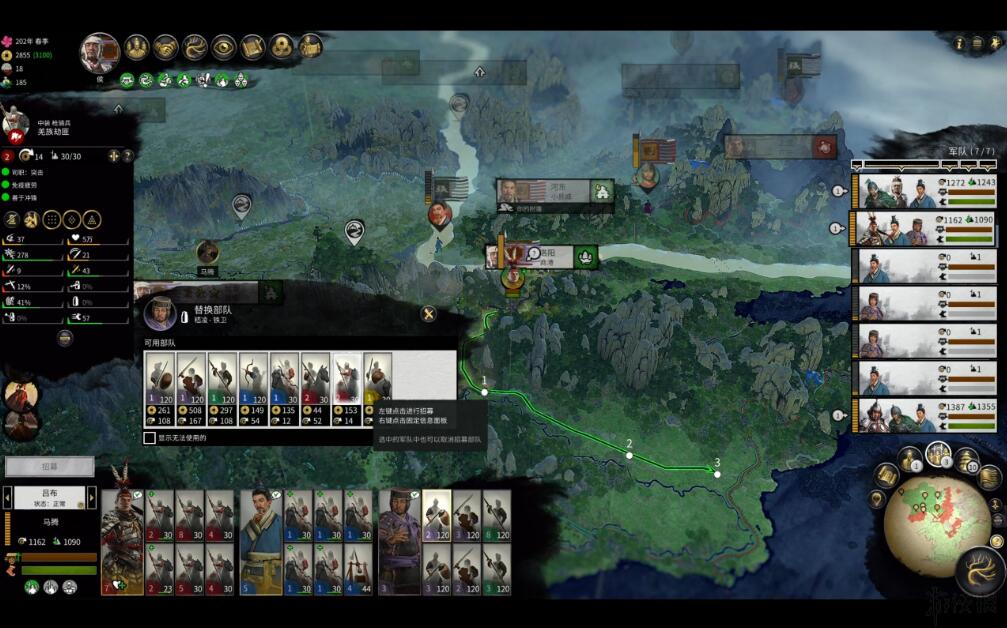Open the diplomacy handshake menu
Screen dimensions: 1007x628
[x=165, y=46]
